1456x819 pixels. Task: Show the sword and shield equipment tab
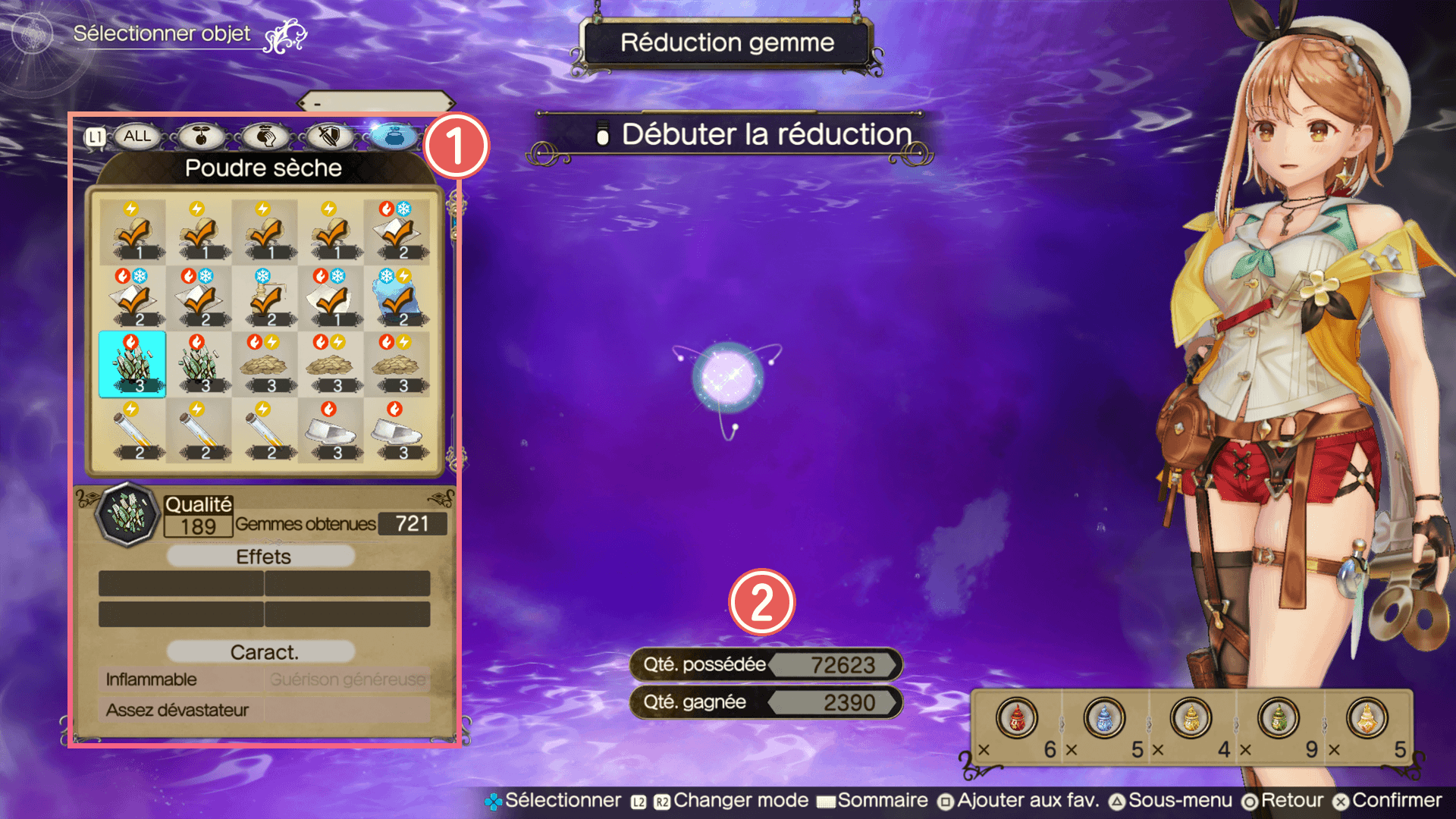click(329, 136)
